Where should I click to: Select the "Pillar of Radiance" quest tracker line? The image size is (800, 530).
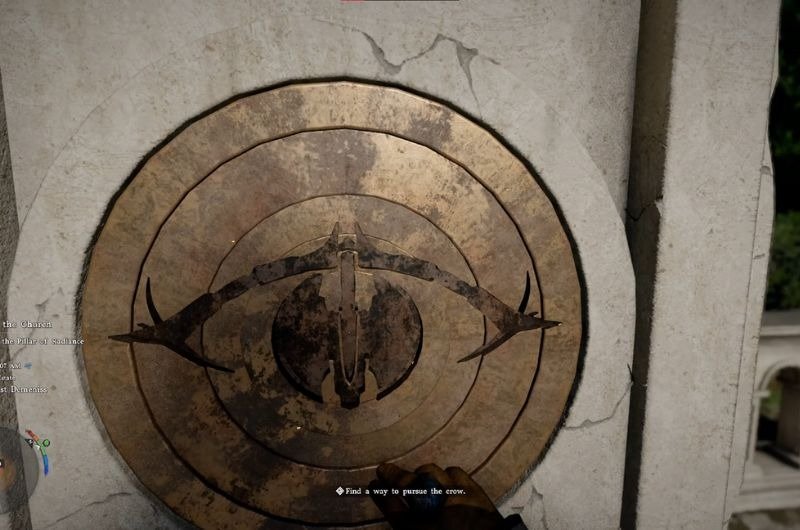point(44,341)
